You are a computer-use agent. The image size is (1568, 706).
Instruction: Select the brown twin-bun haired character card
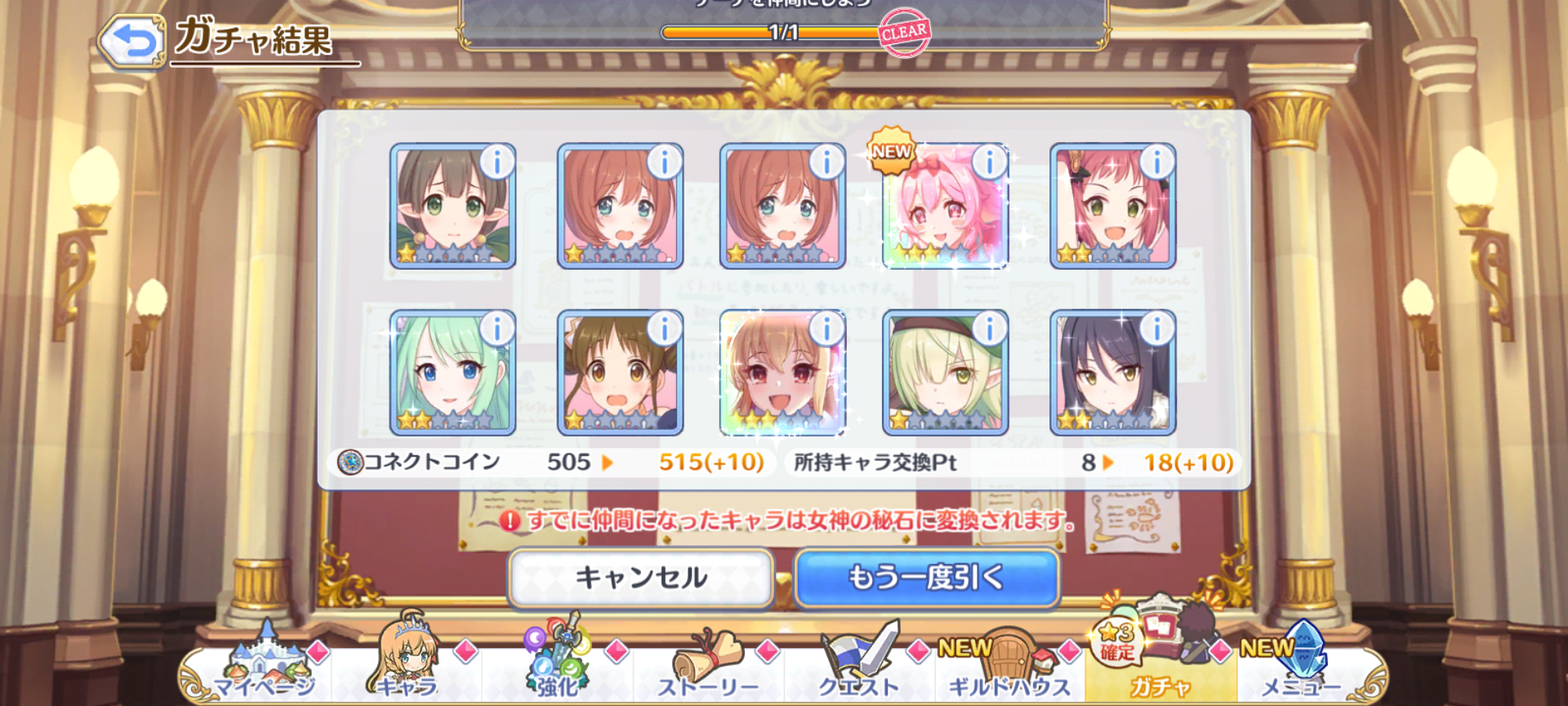tap(620, 373)
